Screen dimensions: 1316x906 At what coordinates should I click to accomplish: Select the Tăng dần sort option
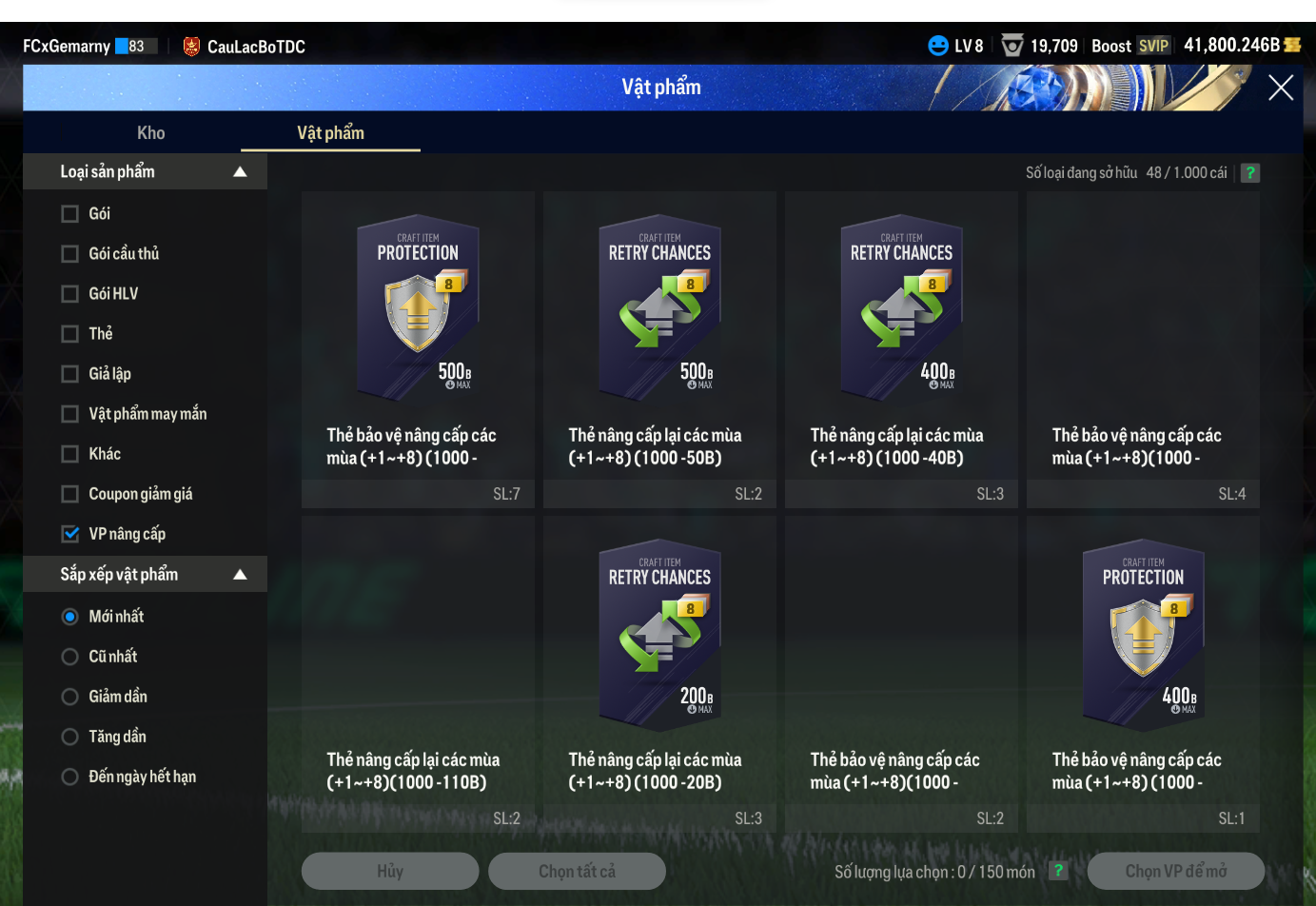[x=69, y=737]
